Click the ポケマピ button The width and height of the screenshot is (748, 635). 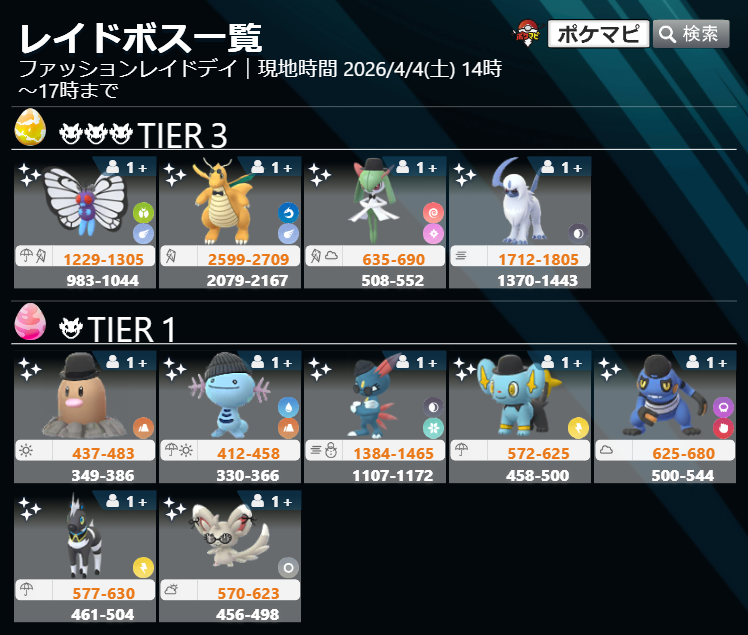pos(598,34)
